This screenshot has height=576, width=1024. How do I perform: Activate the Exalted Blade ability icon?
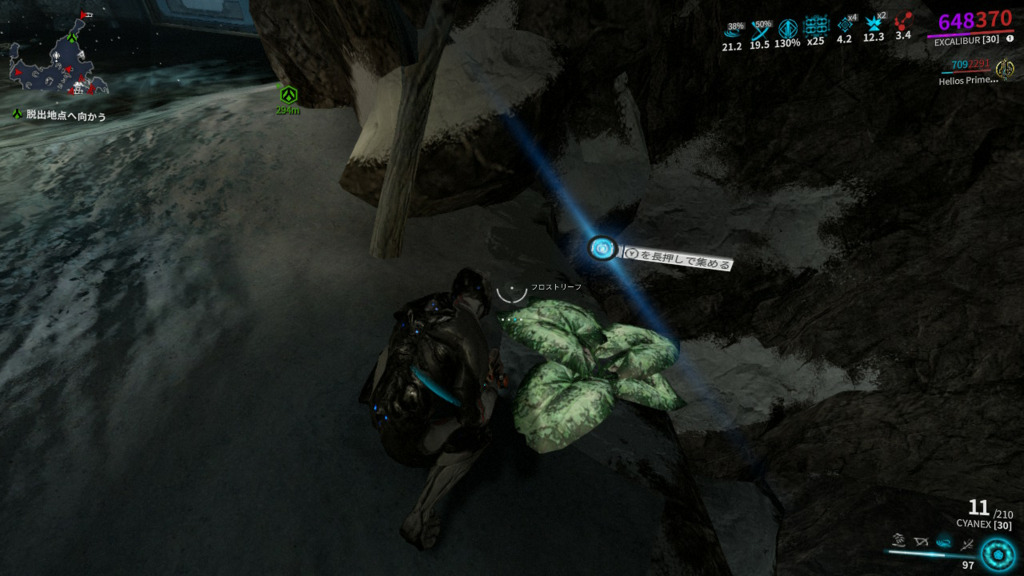[x=968, y=544]
